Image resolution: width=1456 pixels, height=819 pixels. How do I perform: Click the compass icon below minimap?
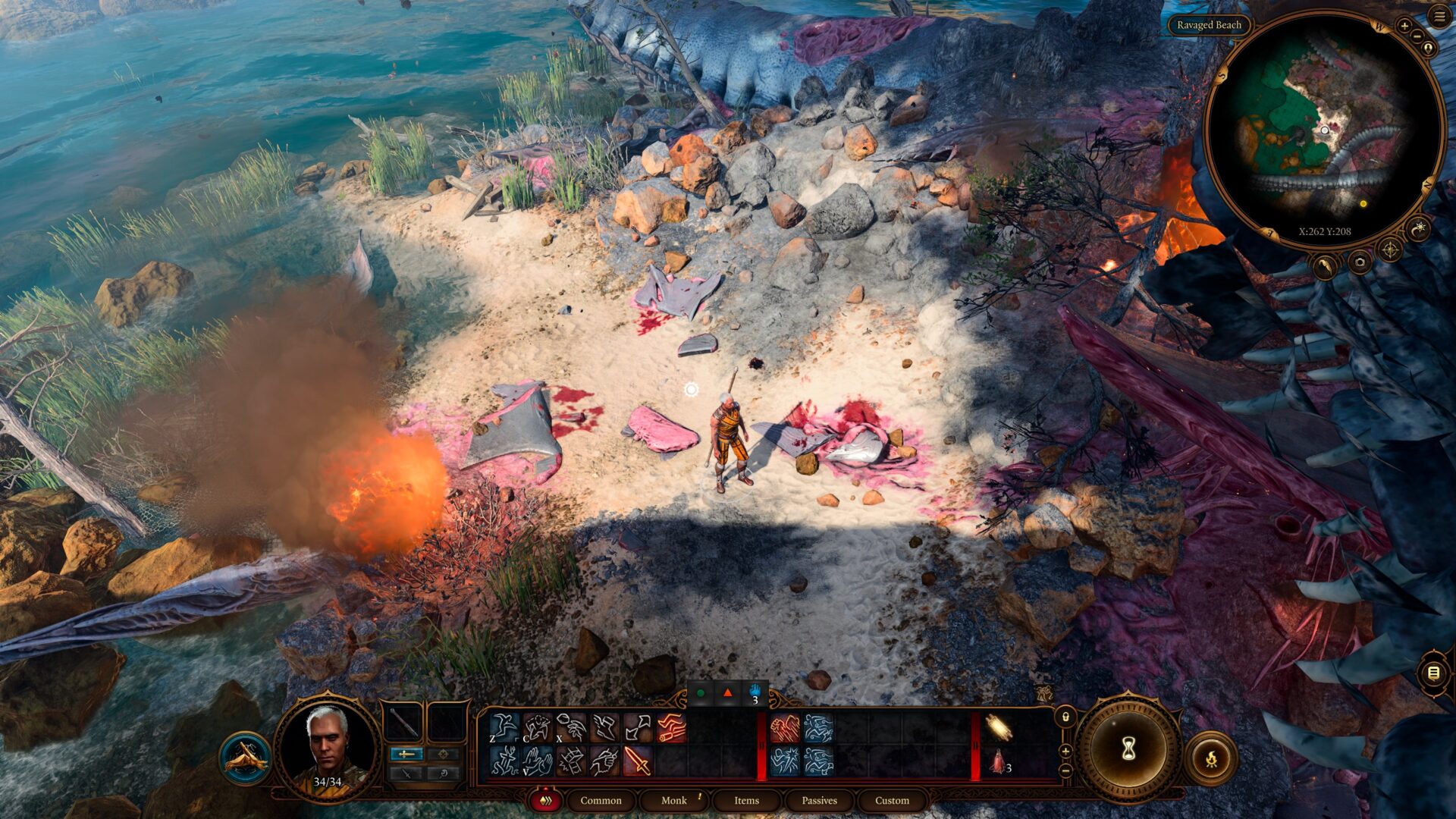coord(1390,249)
